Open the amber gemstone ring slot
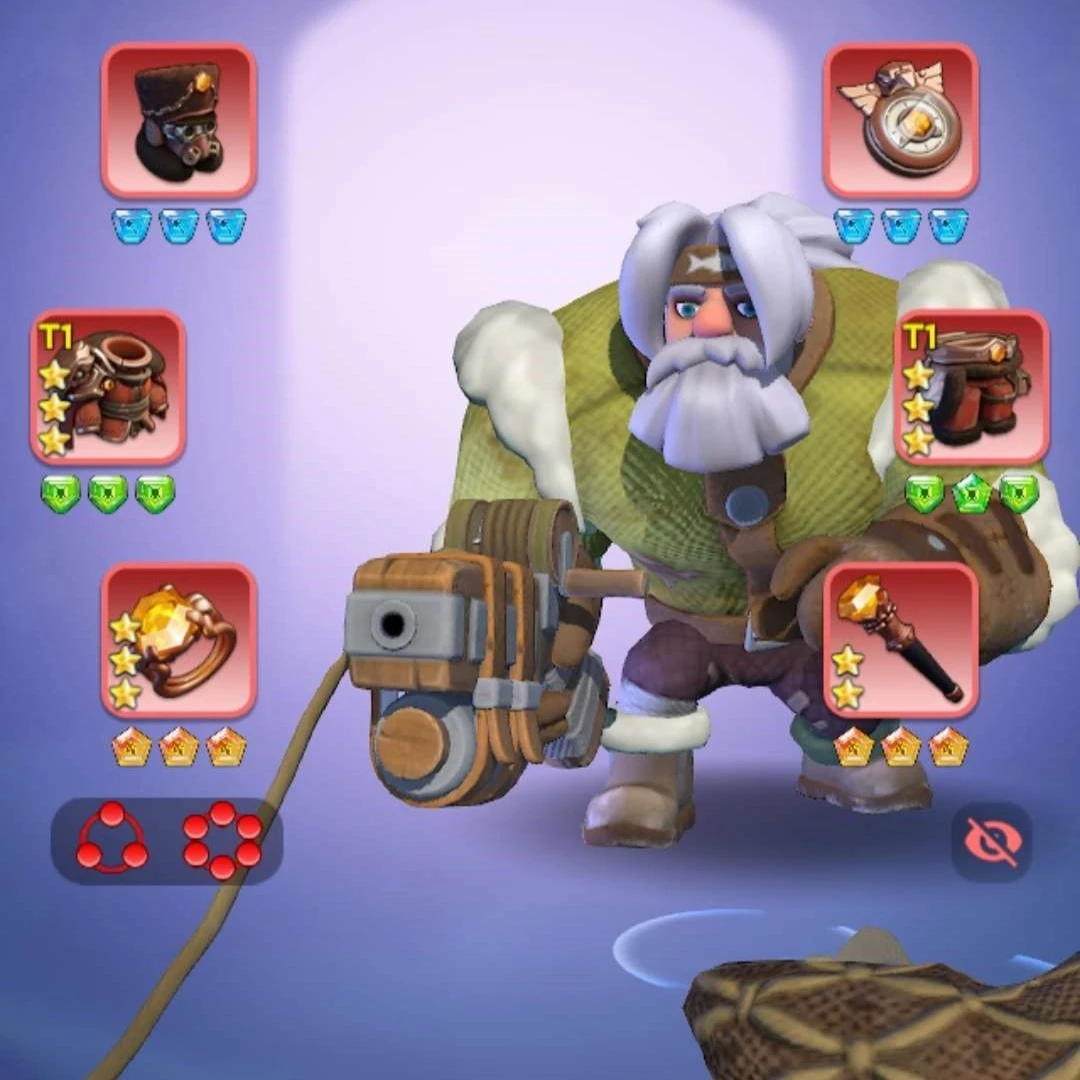The image size is (1080, 1080). [179, 640]
